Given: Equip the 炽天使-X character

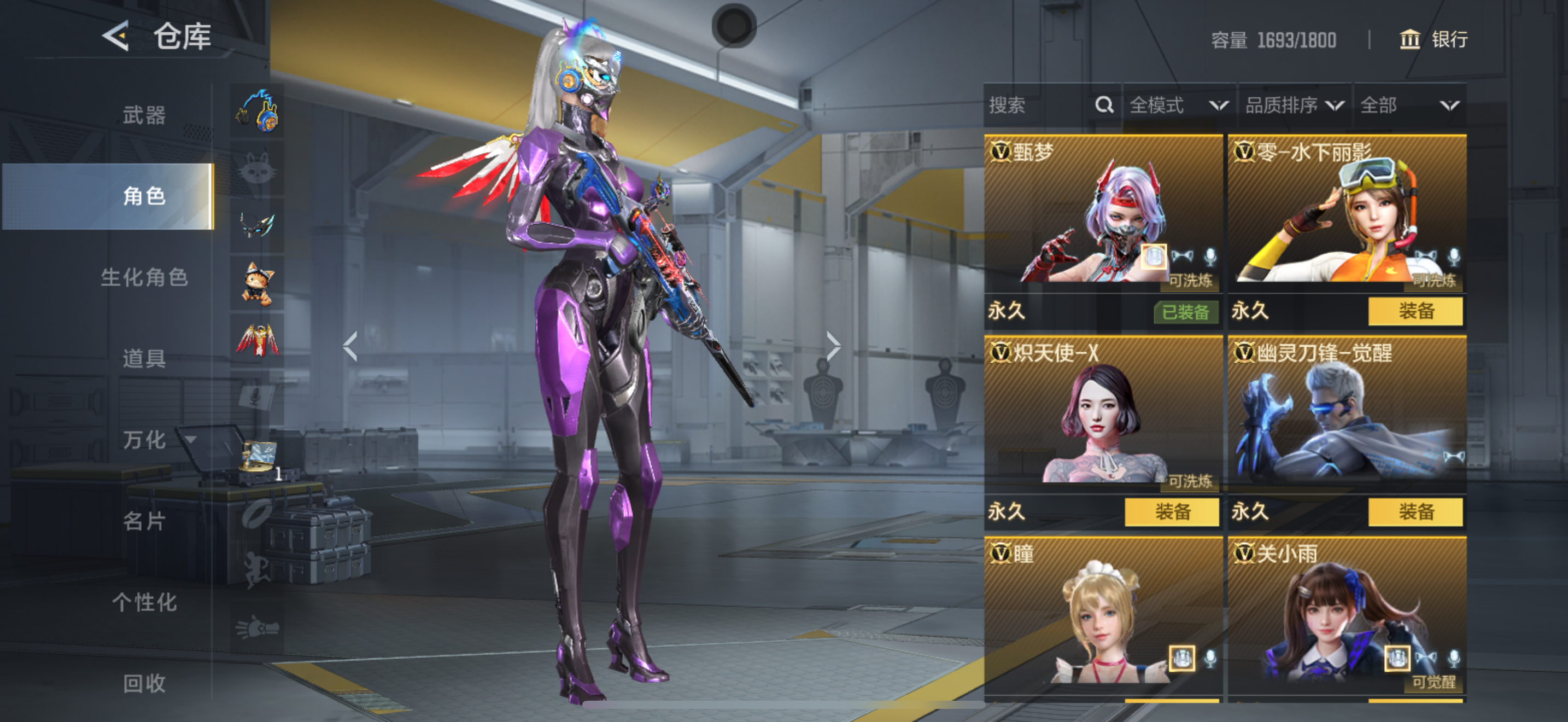Looking at the screenshot, I should tap(1171, 512).
